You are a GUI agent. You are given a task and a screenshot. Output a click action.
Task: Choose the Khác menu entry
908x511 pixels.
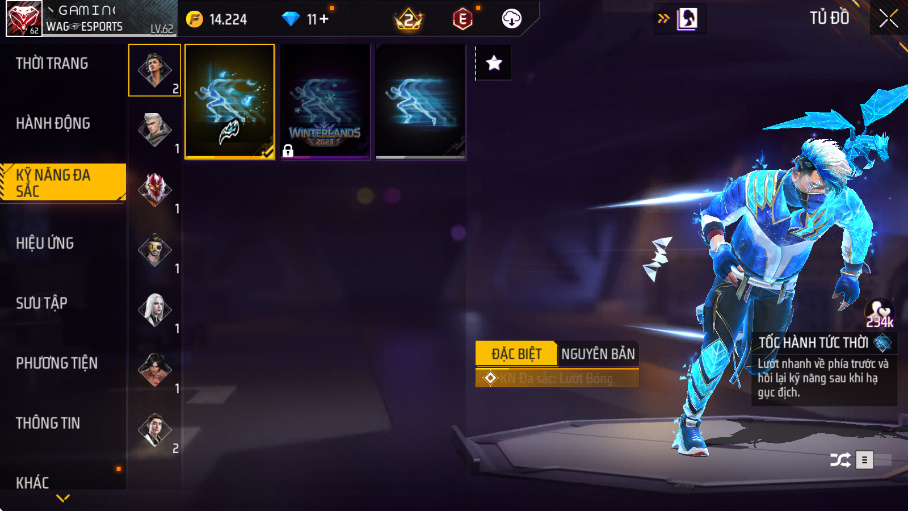point(33,483)
